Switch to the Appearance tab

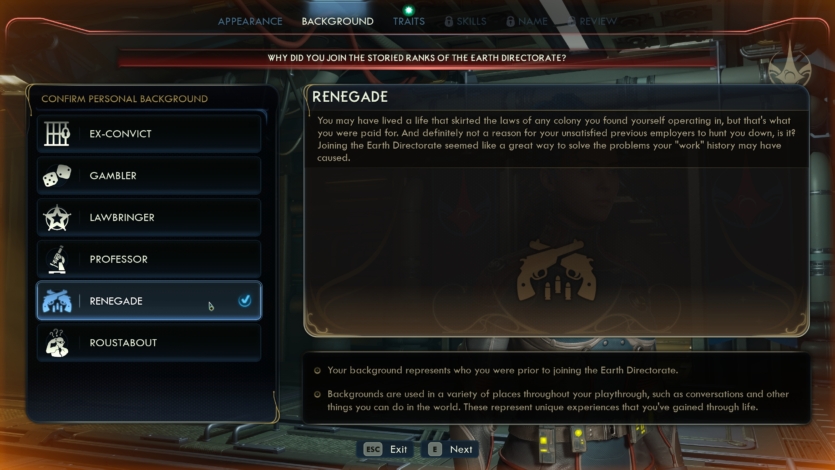[249, 21]
